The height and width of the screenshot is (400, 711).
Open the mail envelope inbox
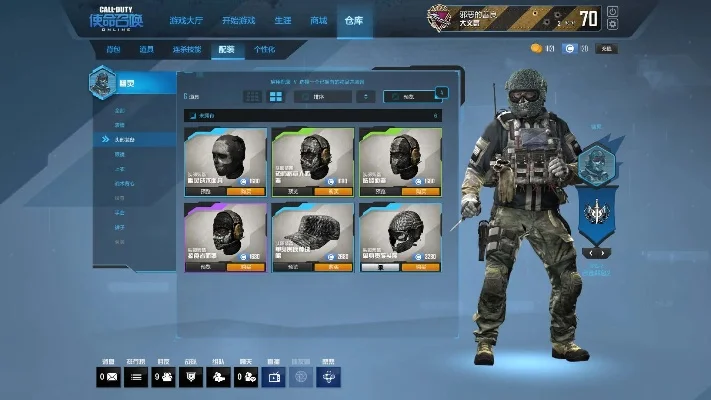coord(108,377)
